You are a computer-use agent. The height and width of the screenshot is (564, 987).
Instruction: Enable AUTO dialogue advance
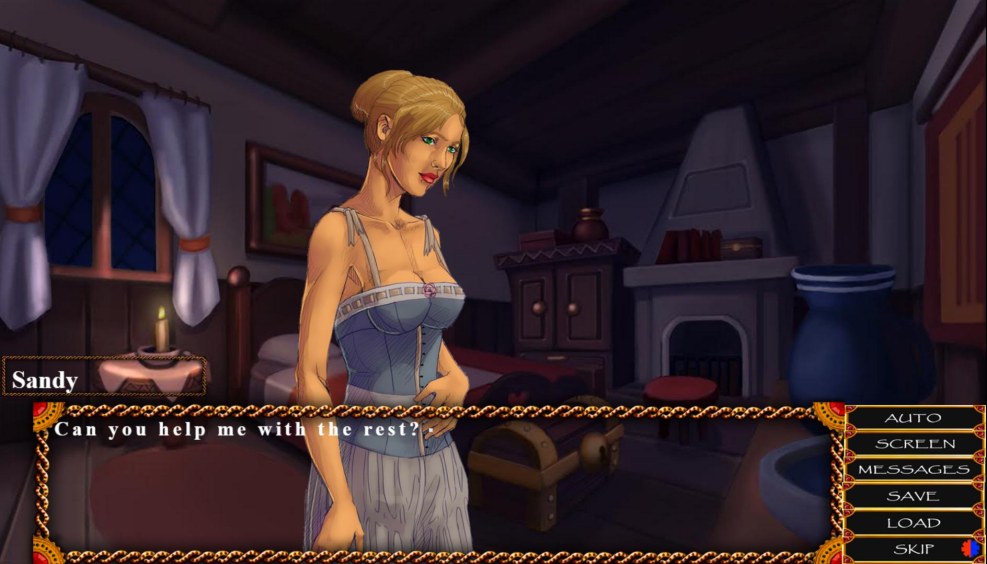click(x=913, y=418)
